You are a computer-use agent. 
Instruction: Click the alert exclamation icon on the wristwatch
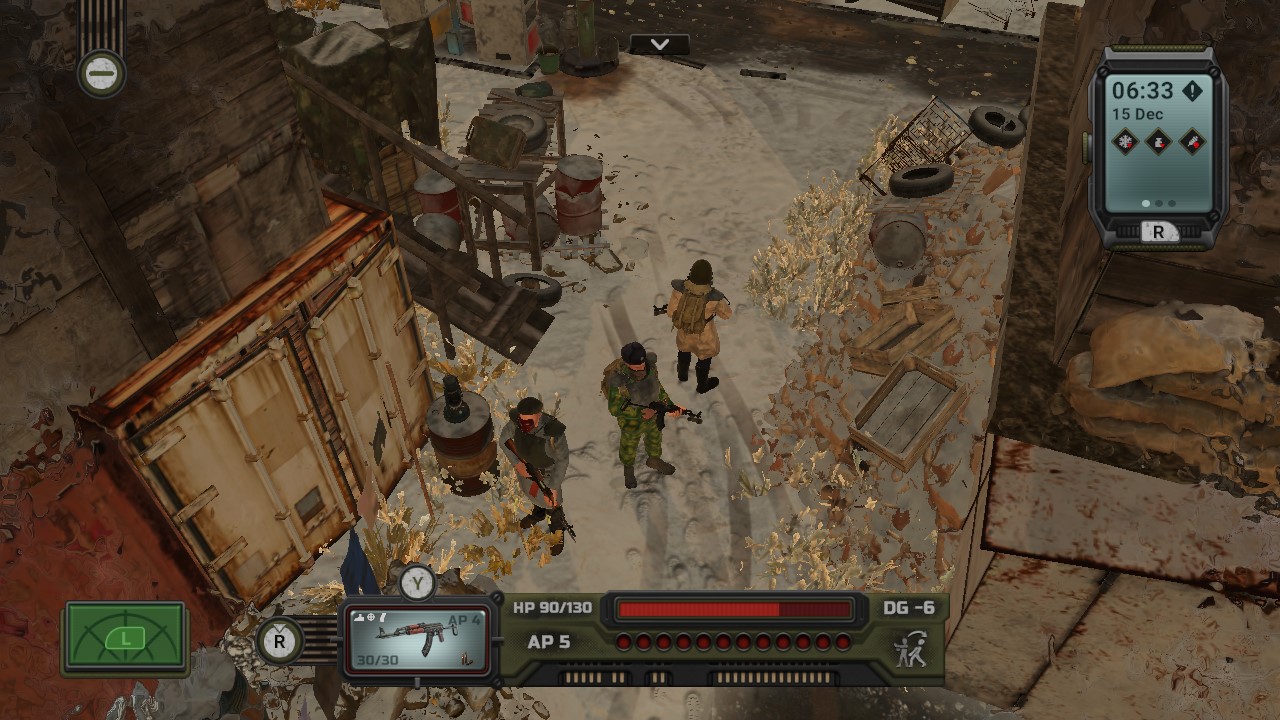pos(1193,91)
